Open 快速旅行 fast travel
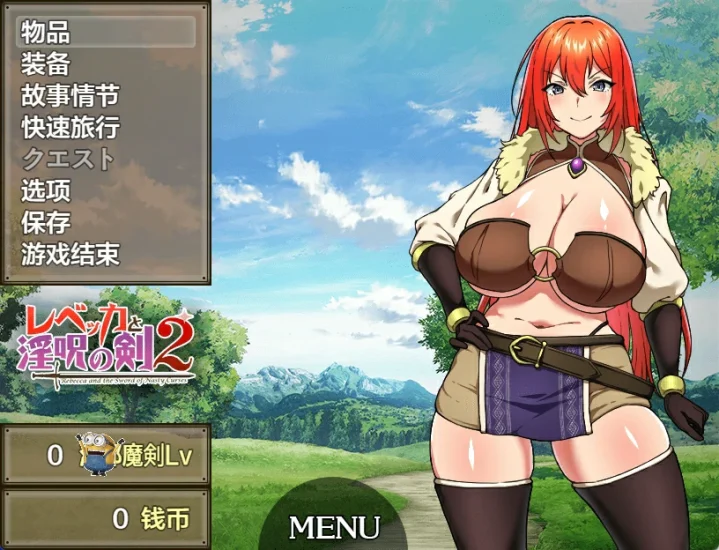Image resolution: width=719 pixels, height=550 pixels. [x=105, y=127]
